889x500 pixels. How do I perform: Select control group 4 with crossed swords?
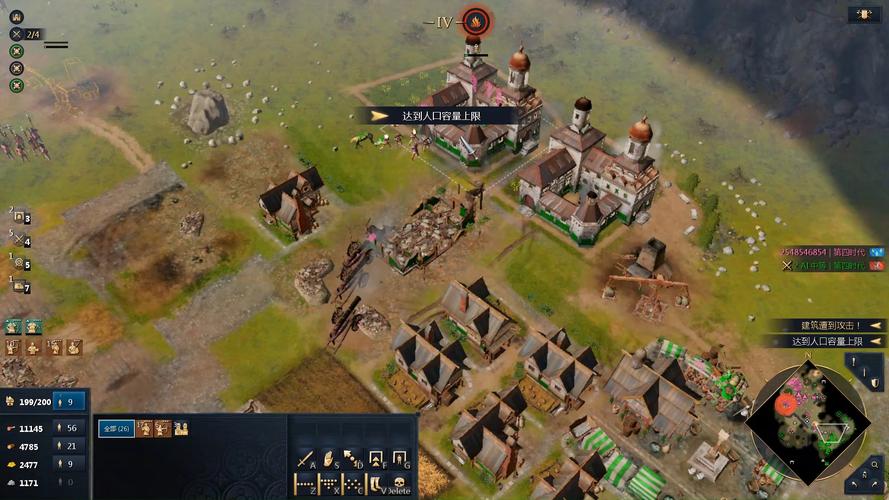pos(20,241)
